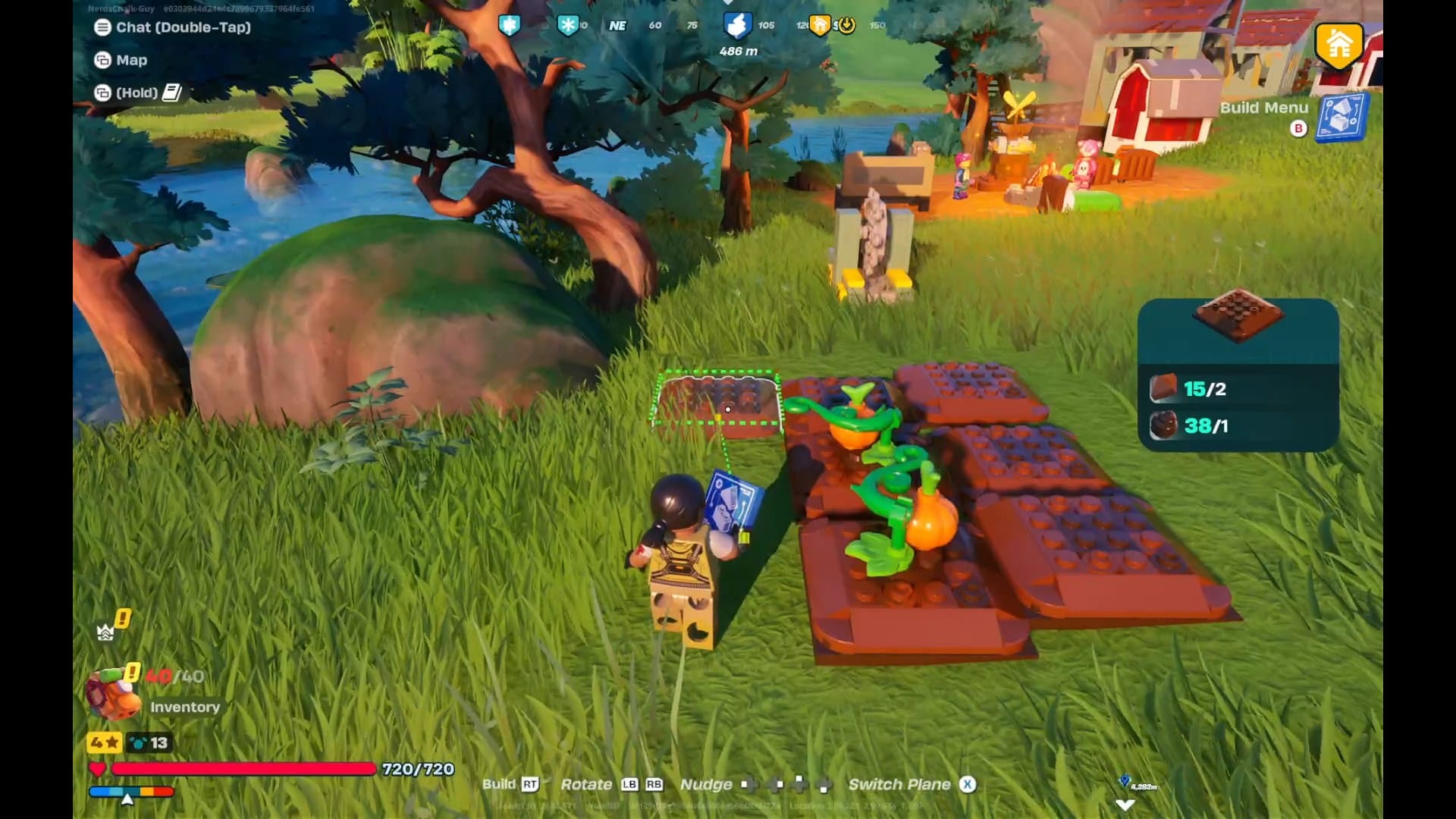The height and width of the screenshot is (819, 1456).
Task: Adjust the temperature gauge slider arrow
Action: [127, 798]
